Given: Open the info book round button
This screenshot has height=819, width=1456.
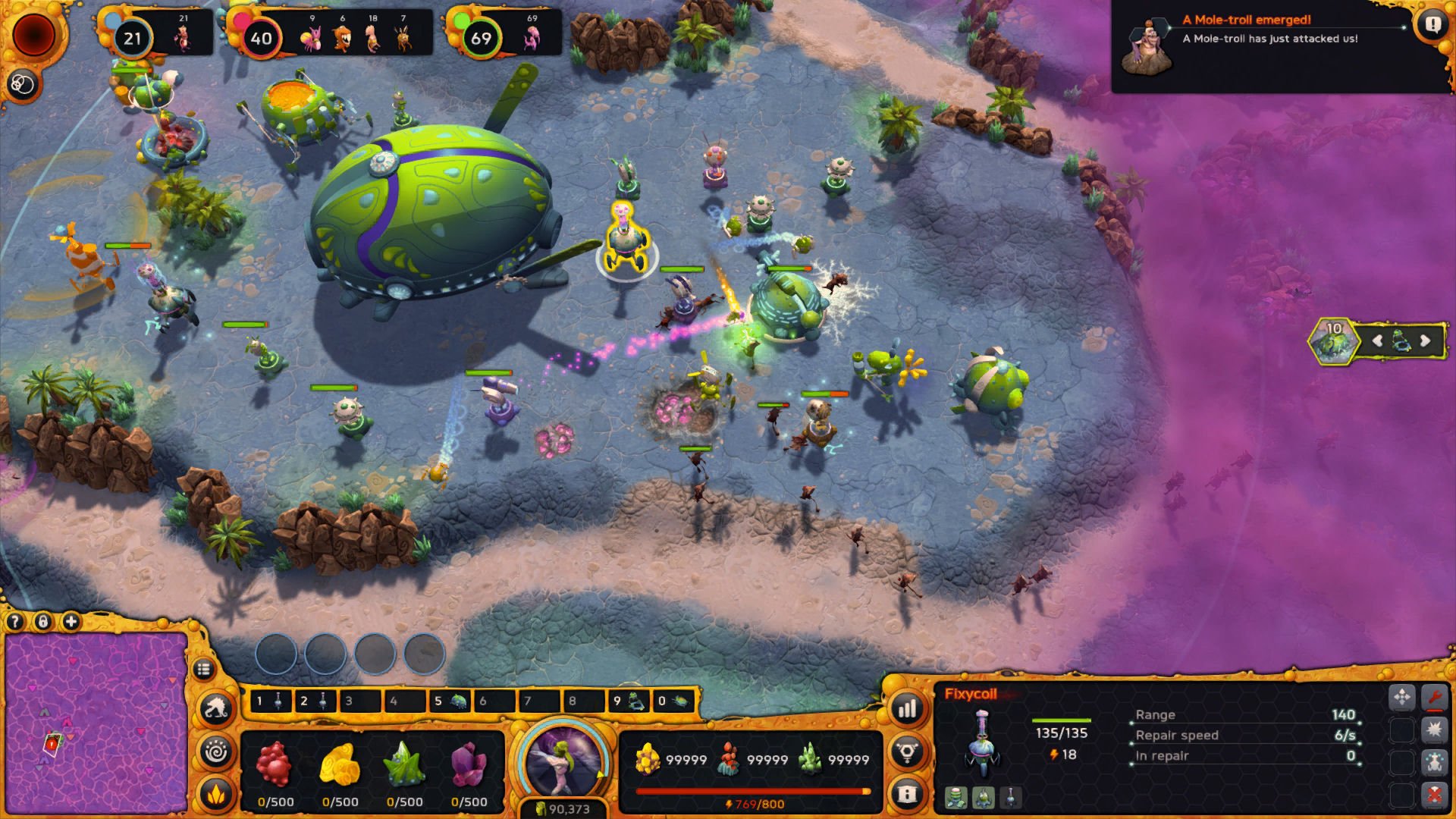Looking at the screenshot, I should click(907, 794).
